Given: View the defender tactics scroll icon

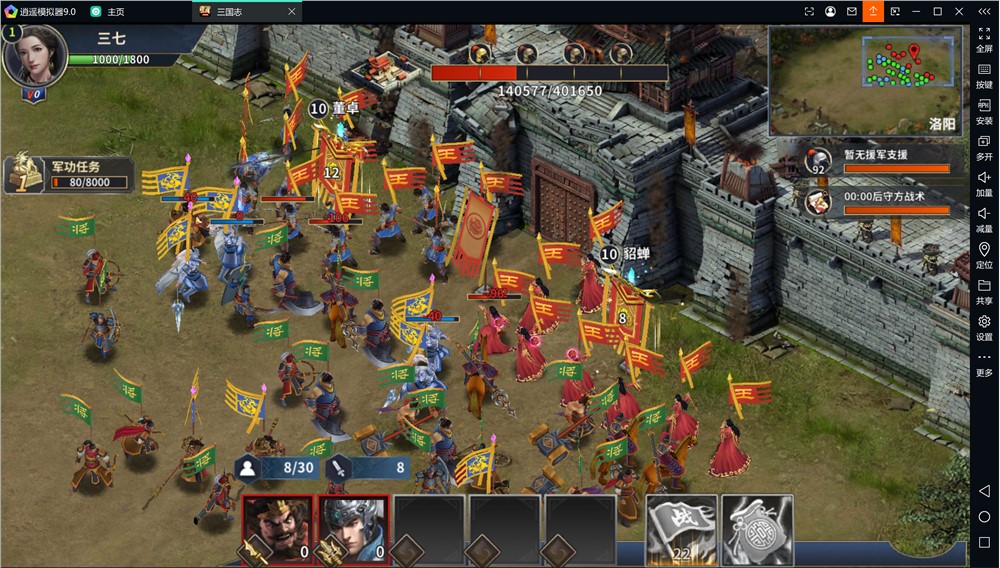Looking at the screenshot, I should (819, 201).
